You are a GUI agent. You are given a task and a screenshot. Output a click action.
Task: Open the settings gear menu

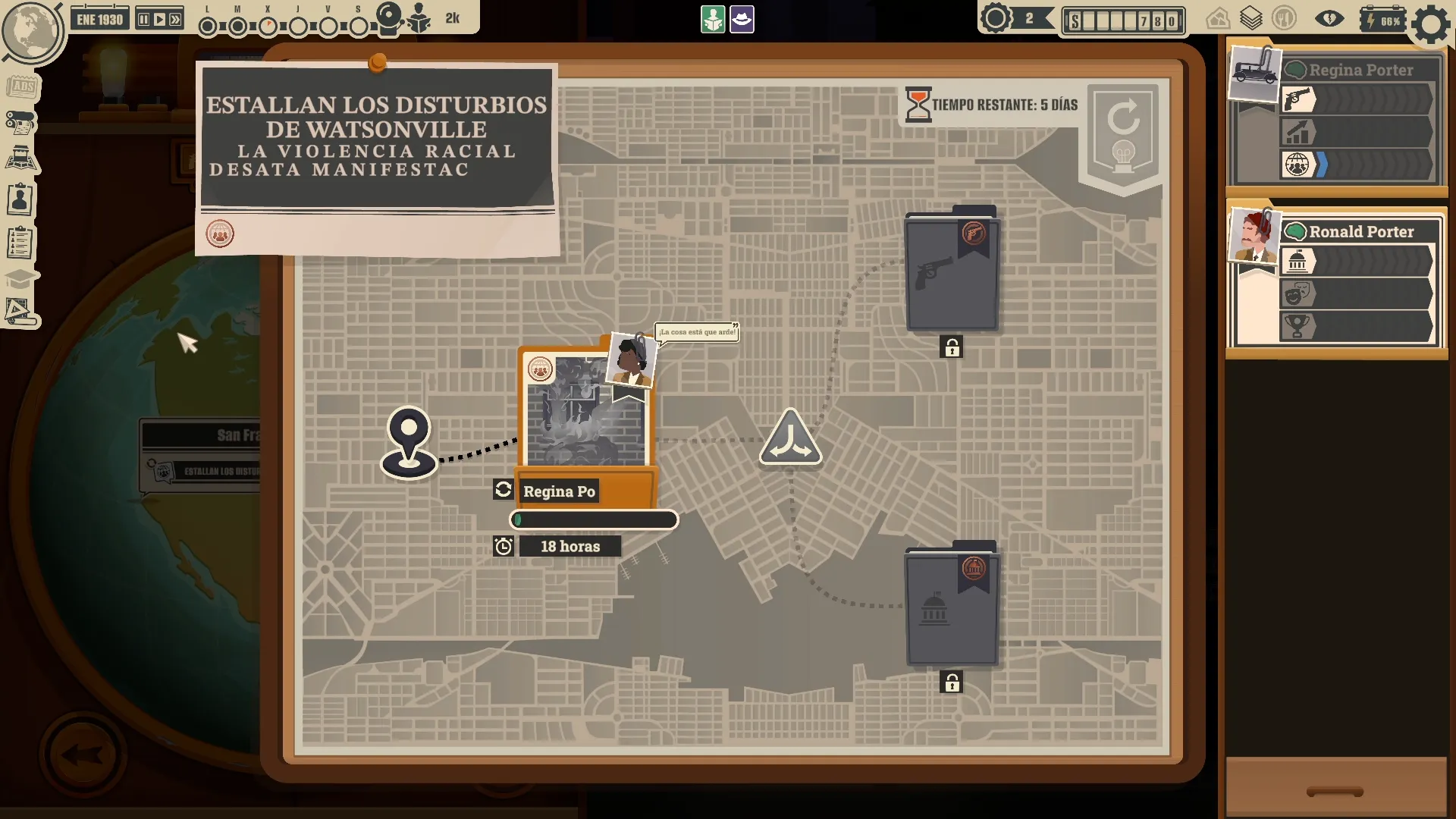click(1430, 24)
